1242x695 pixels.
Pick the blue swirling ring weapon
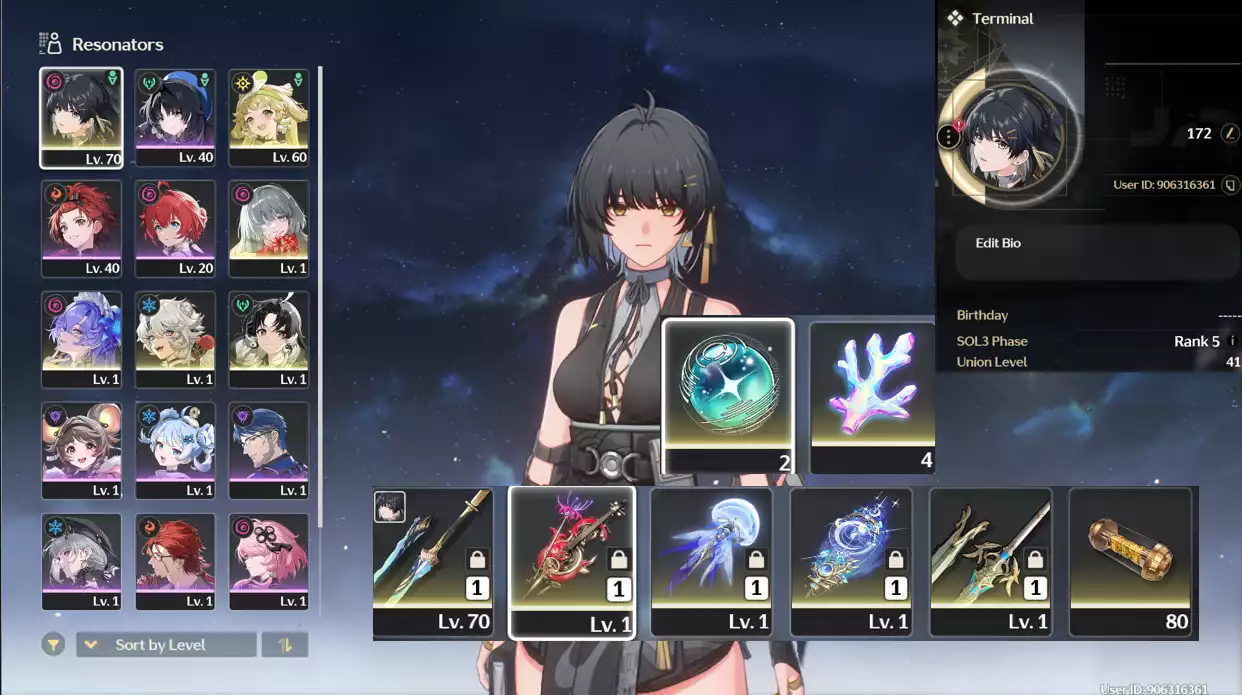[x=851, y=562]
